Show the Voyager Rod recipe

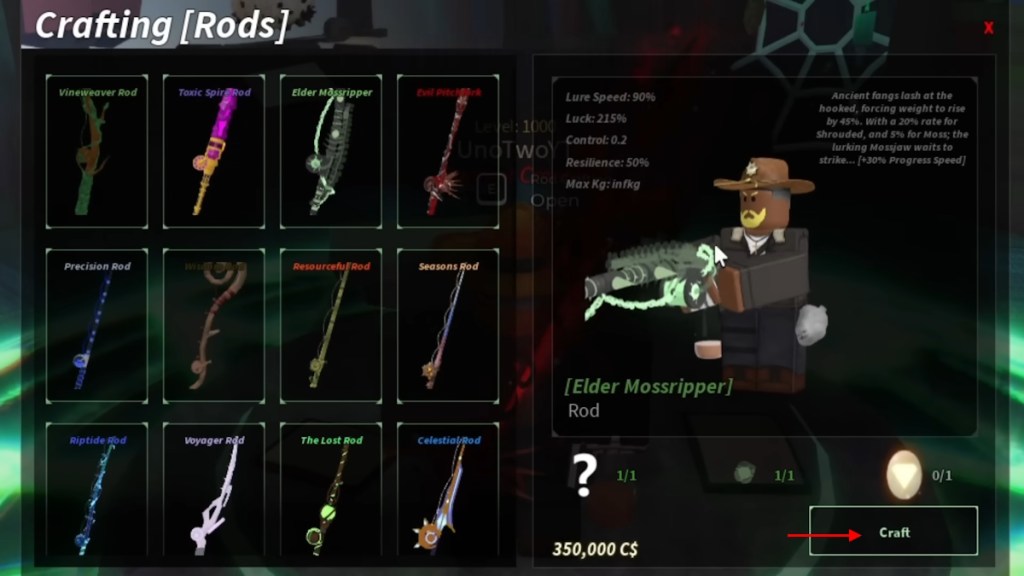click(214, 490)
